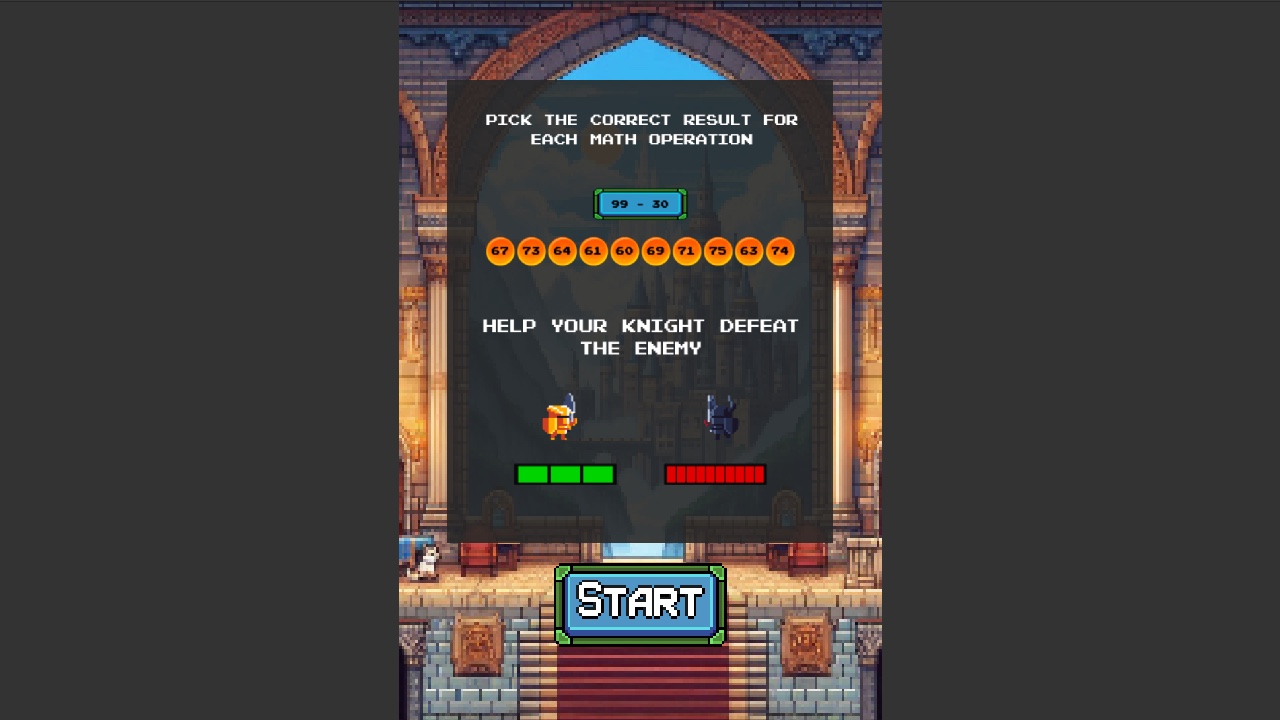Select the coin showing 67

click(x=500, y=251)
